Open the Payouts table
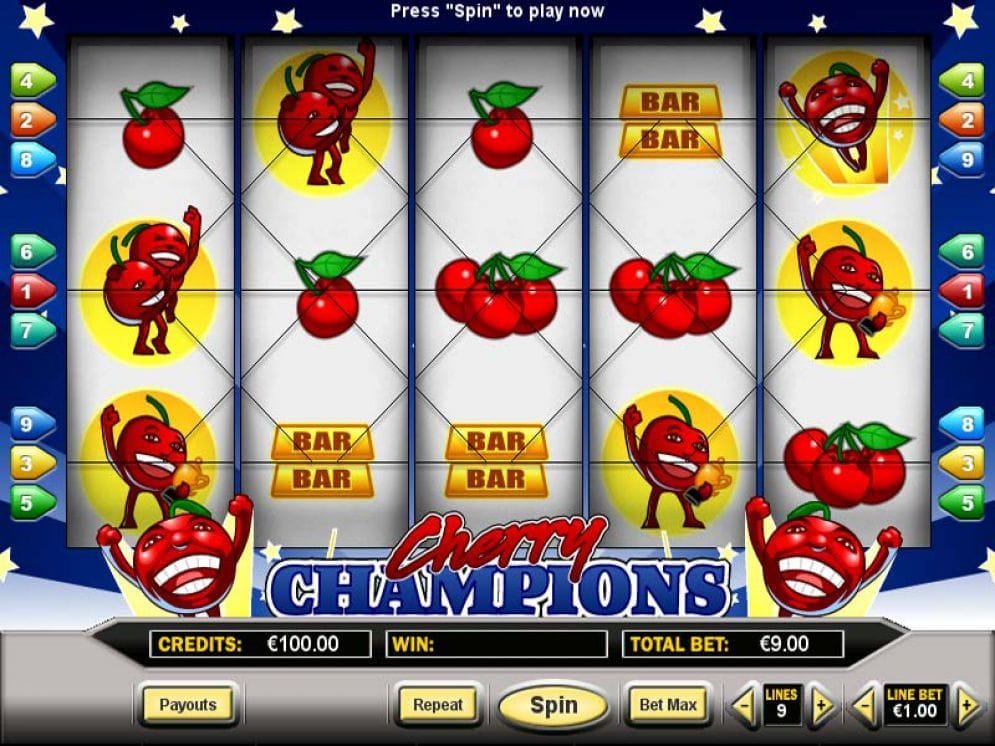Screen dimensions: 995x746 tap(188, 705)
